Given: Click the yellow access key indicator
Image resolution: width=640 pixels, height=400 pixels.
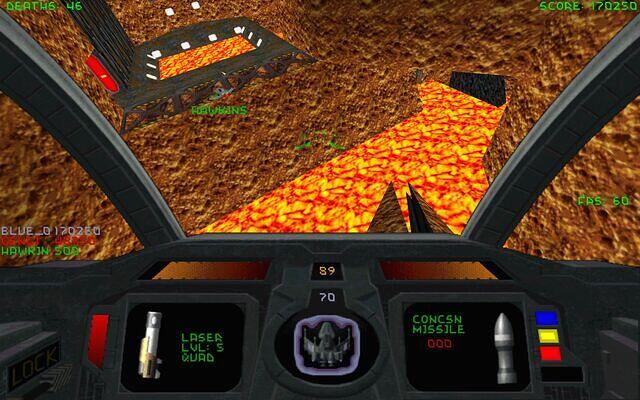Looking at the screenshot, I should (x=545, y=336).
